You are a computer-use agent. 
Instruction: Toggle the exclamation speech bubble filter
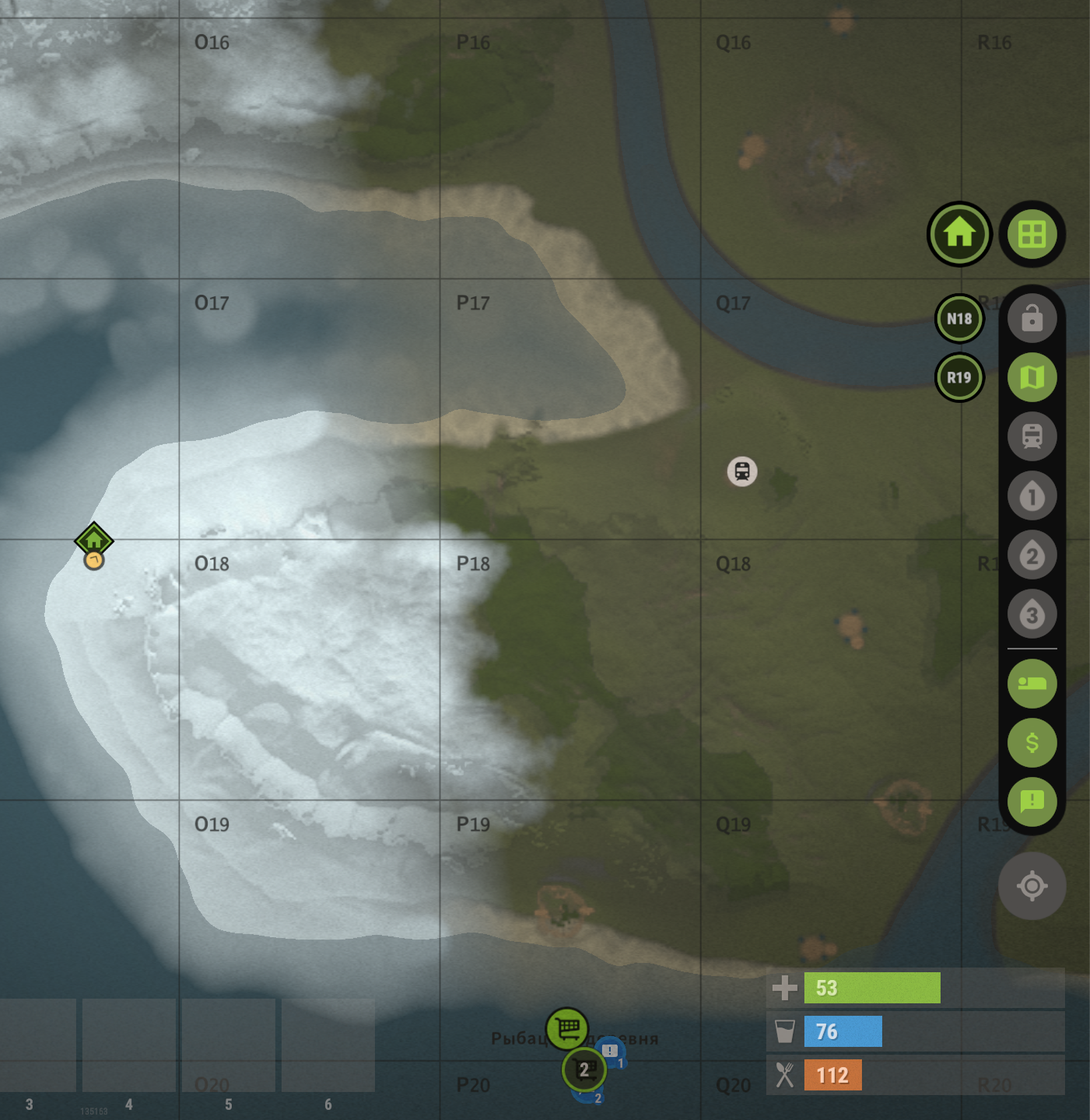(1032, 801)
